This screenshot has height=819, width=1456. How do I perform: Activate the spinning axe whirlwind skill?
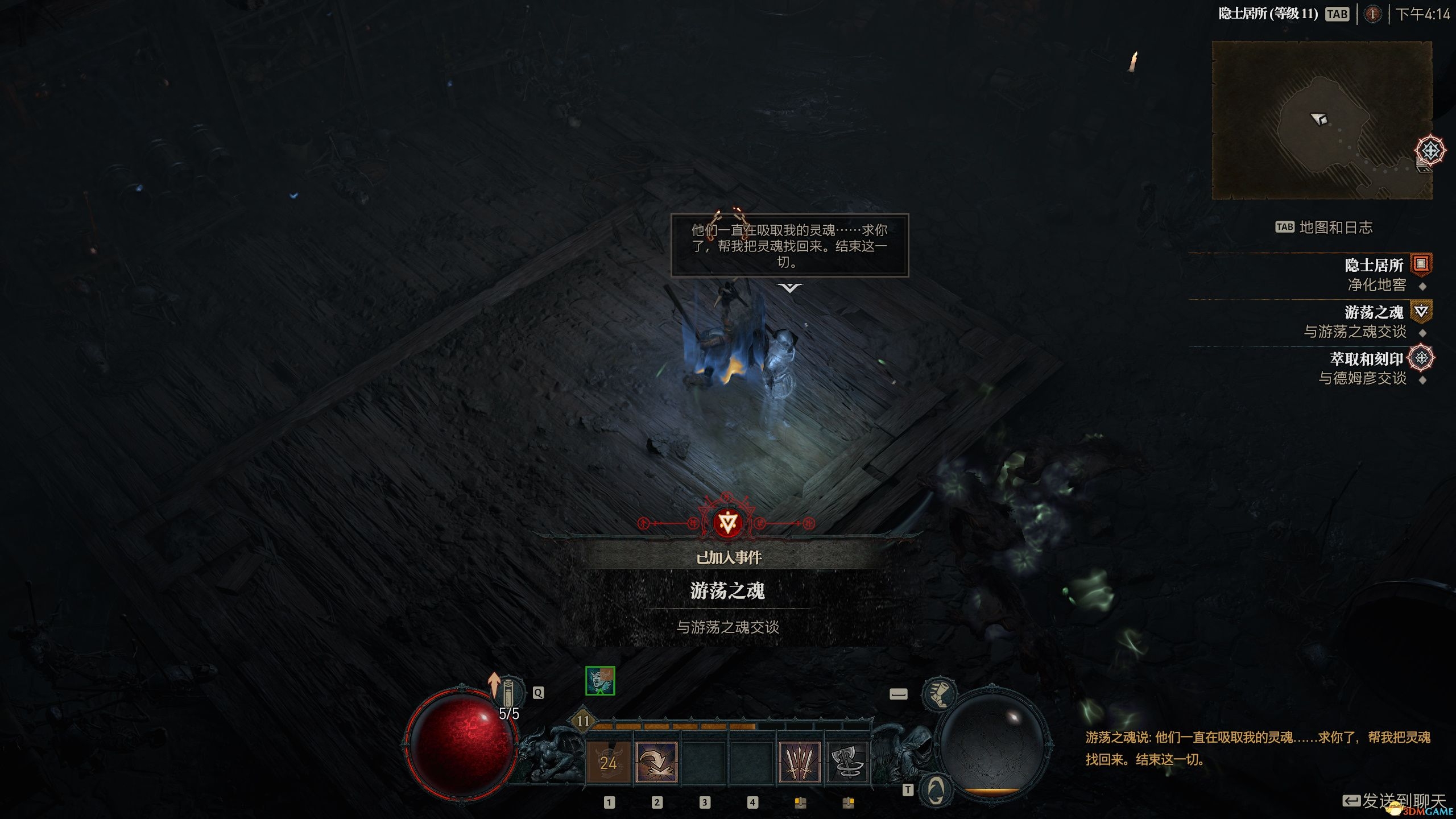point(847,762)
